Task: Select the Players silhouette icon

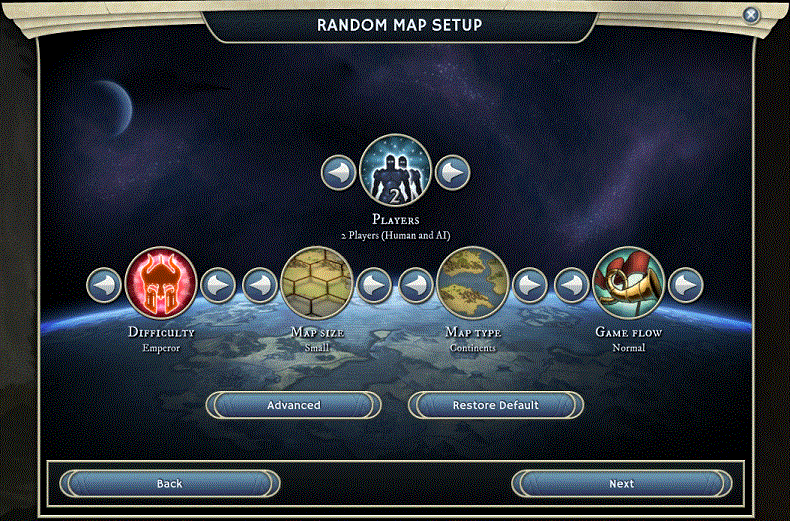Action: 395,170
